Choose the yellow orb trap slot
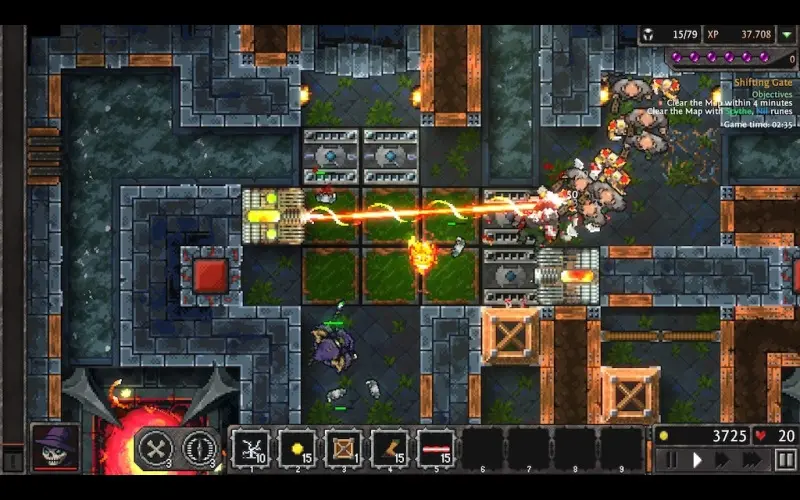Viewport: 800px width, 500px height. click(x=297, y=447)
